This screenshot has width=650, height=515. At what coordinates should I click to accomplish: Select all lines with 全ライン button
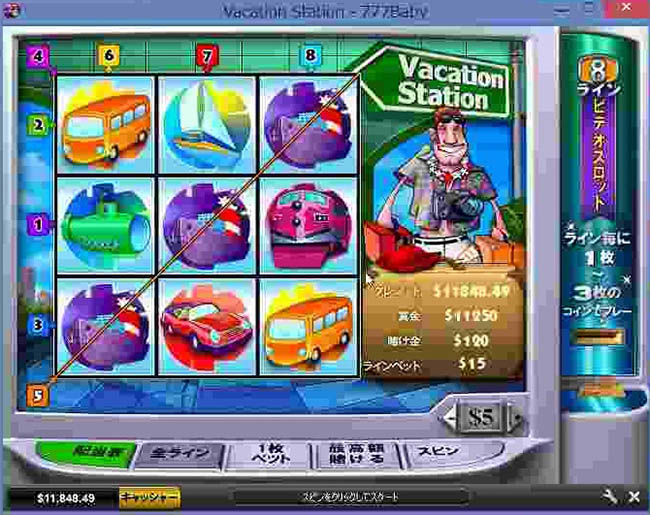pyautogui.click(x=177, y=453)
